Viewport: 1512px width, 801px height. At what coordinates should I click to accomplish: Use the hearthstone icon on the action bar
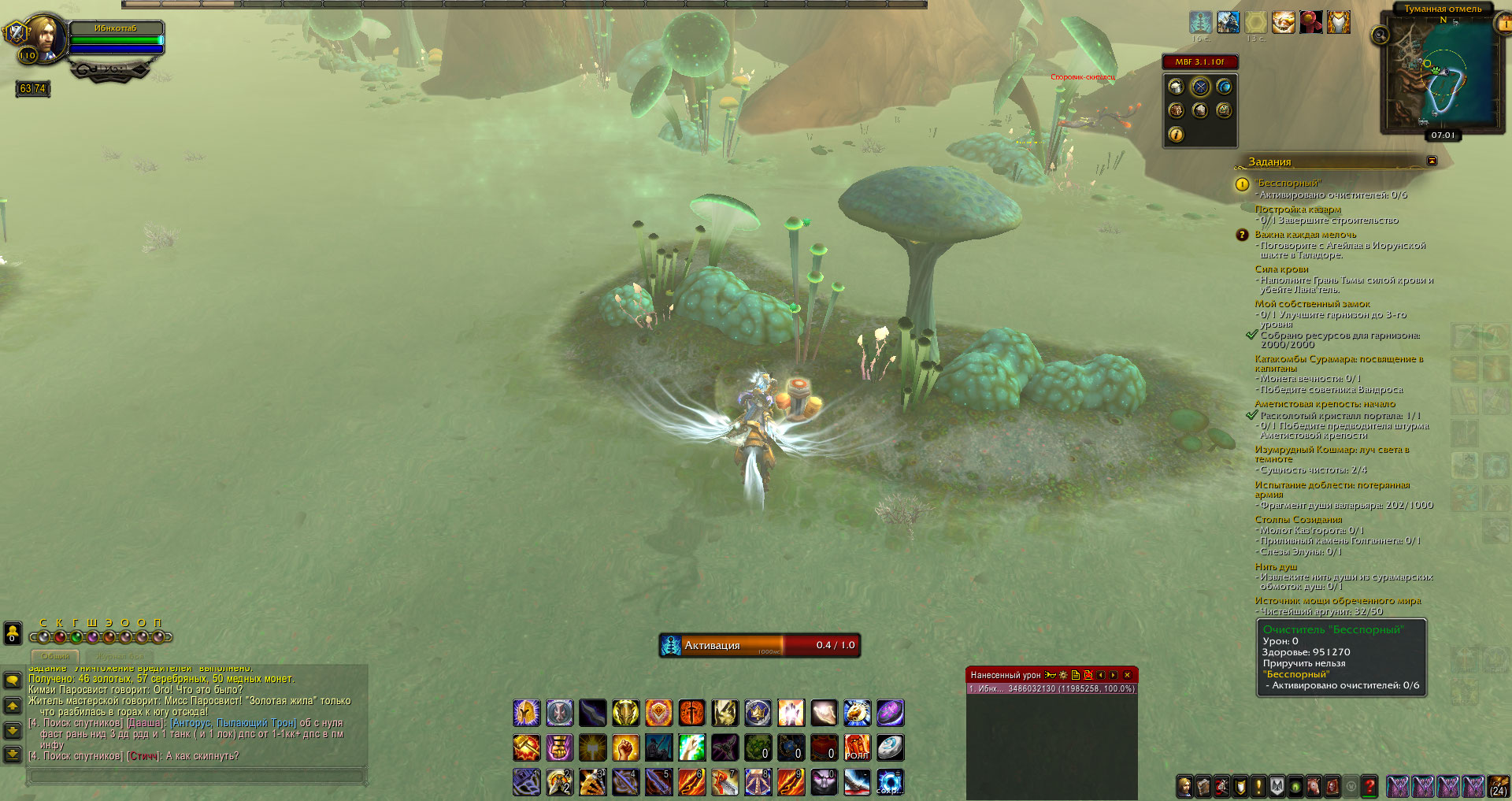coord(890,747)
